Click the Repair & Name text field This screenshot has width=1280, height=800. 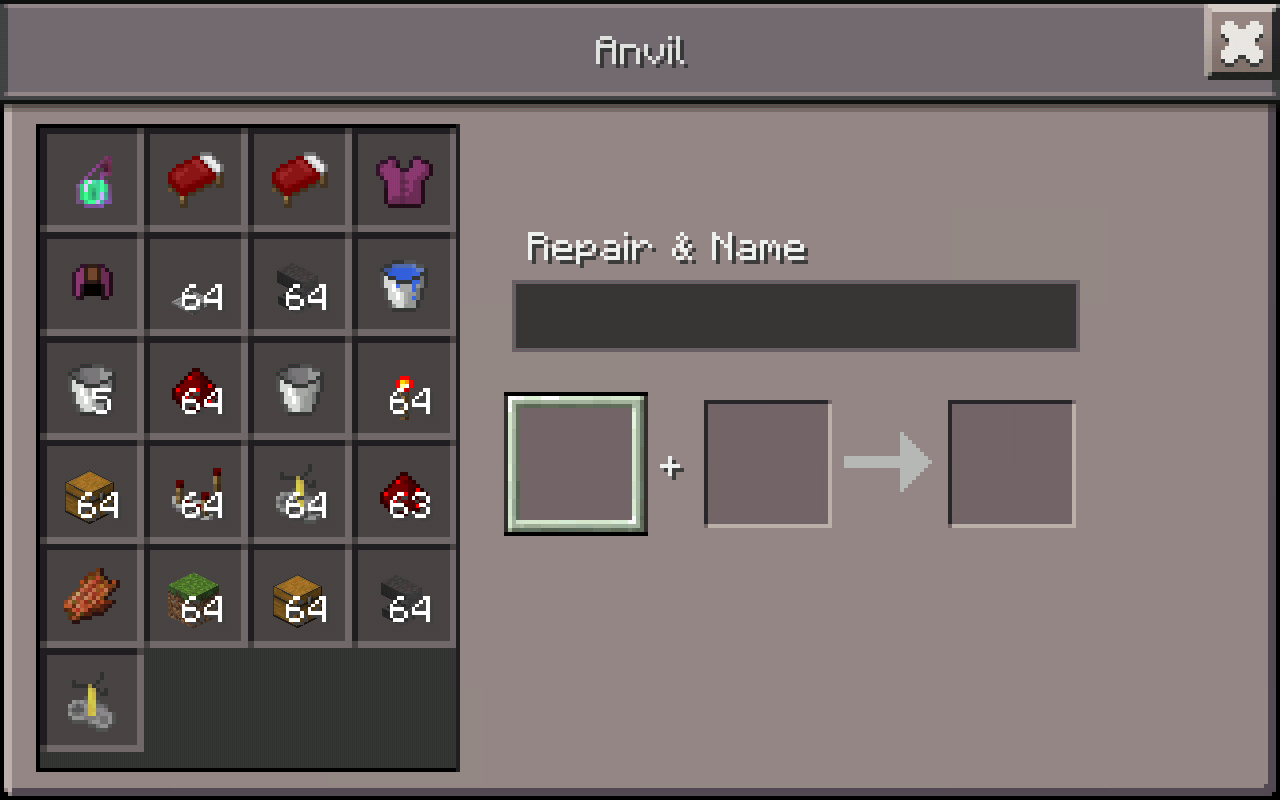pos(795,315)
